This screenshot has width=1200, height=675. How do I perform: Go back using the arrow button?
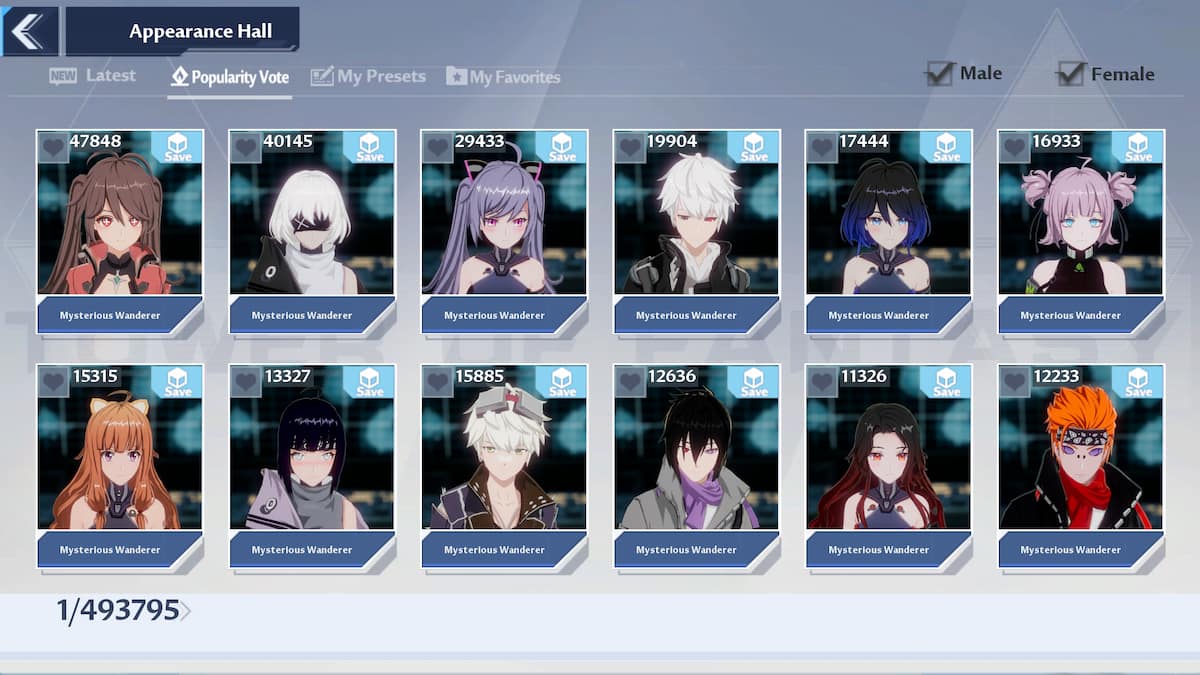click(x=28, y=31)
